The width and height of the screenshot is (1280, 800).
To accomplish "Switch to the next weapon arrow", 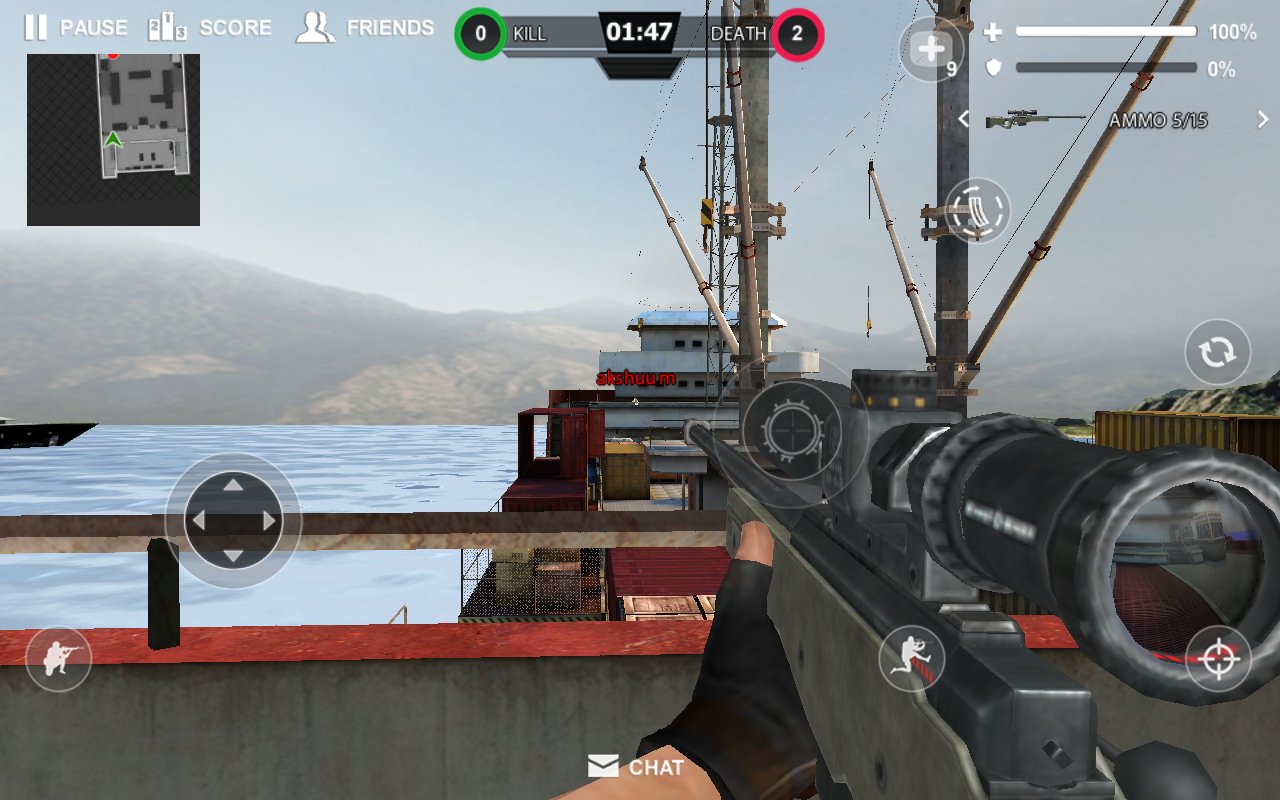I will point(1263,120).
